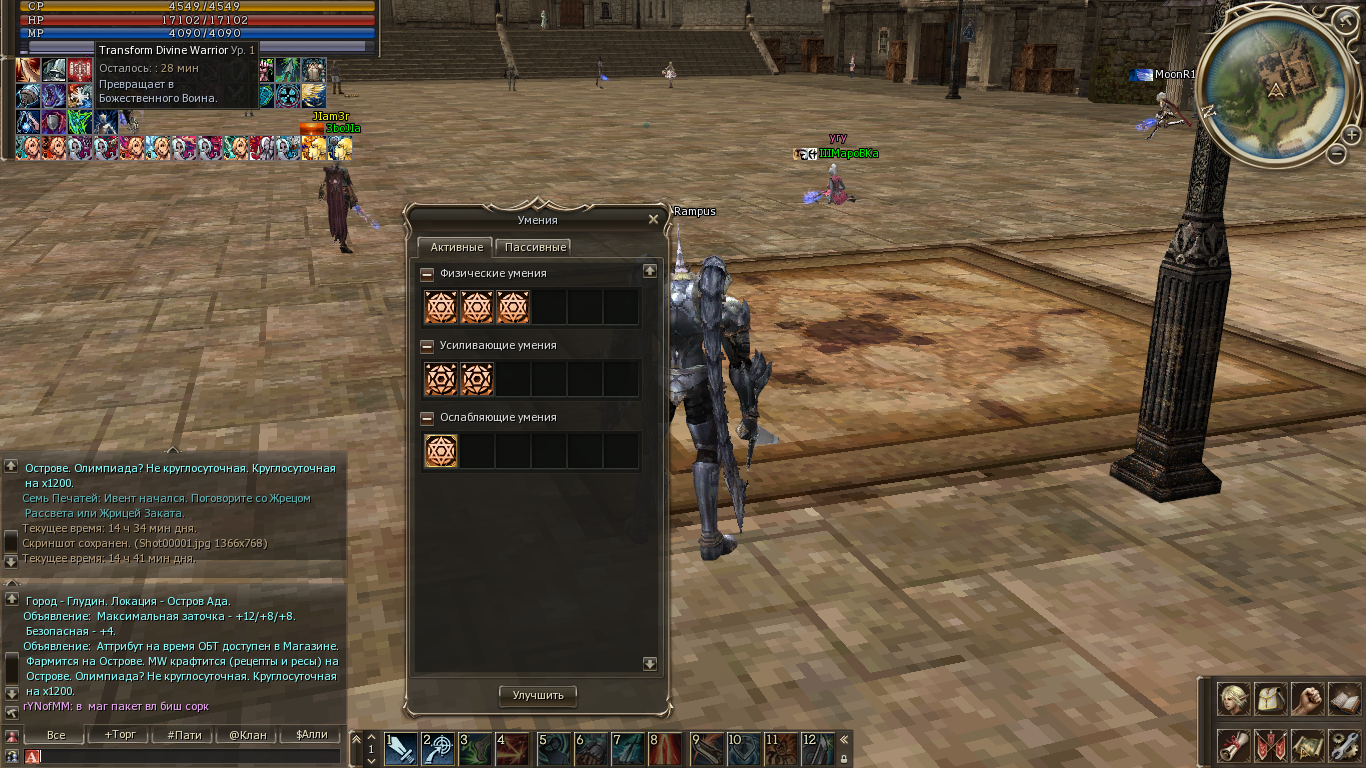Switch chat to the +Торг tab
This screenshot has width=1366, height=768.
pyautogui.click(x=120, y=735)
